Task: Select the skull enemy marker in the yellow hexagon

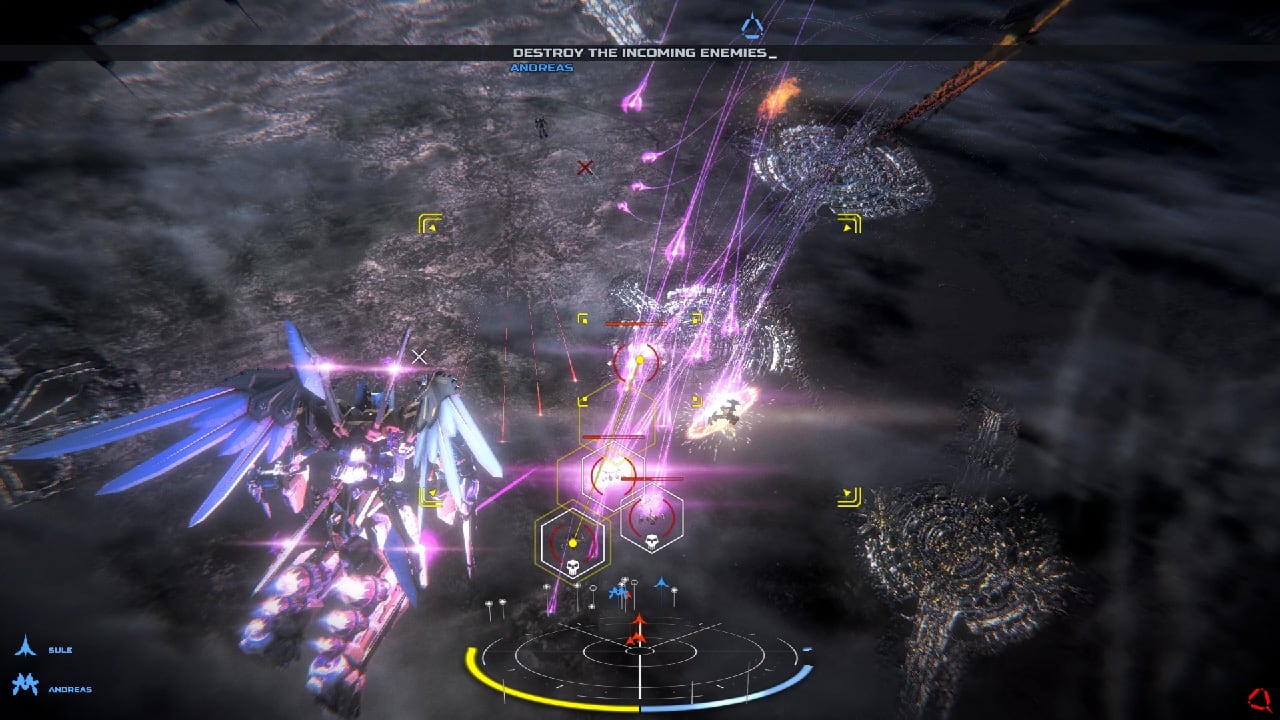Action: 572,564
